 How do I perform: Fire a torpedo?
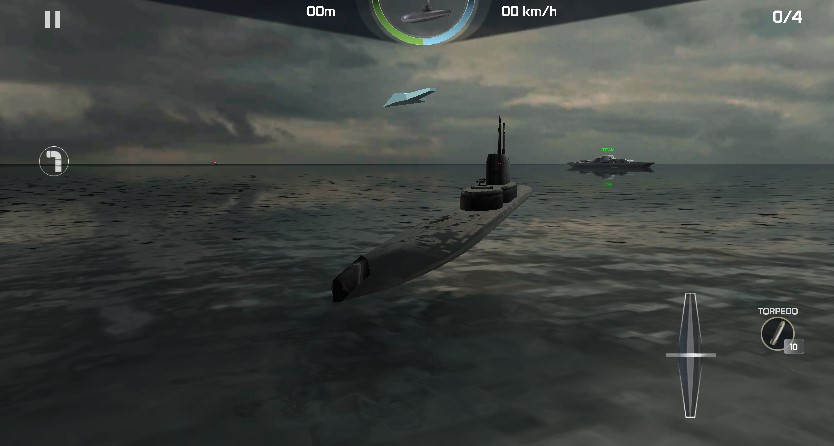(x=777, y=333)
